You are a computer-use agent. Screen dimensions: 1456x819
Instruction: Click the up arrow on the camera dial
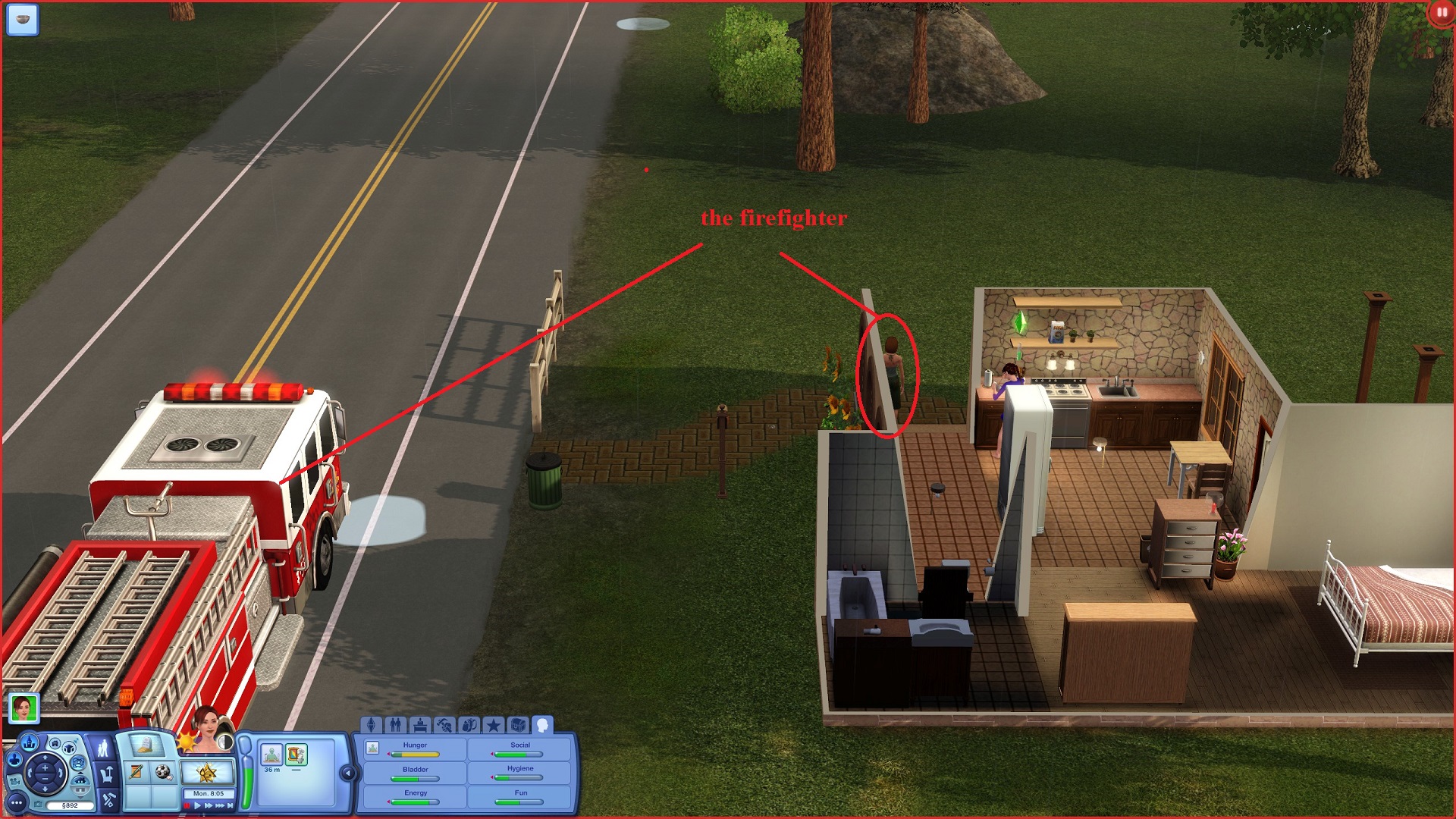click(45, 758)
